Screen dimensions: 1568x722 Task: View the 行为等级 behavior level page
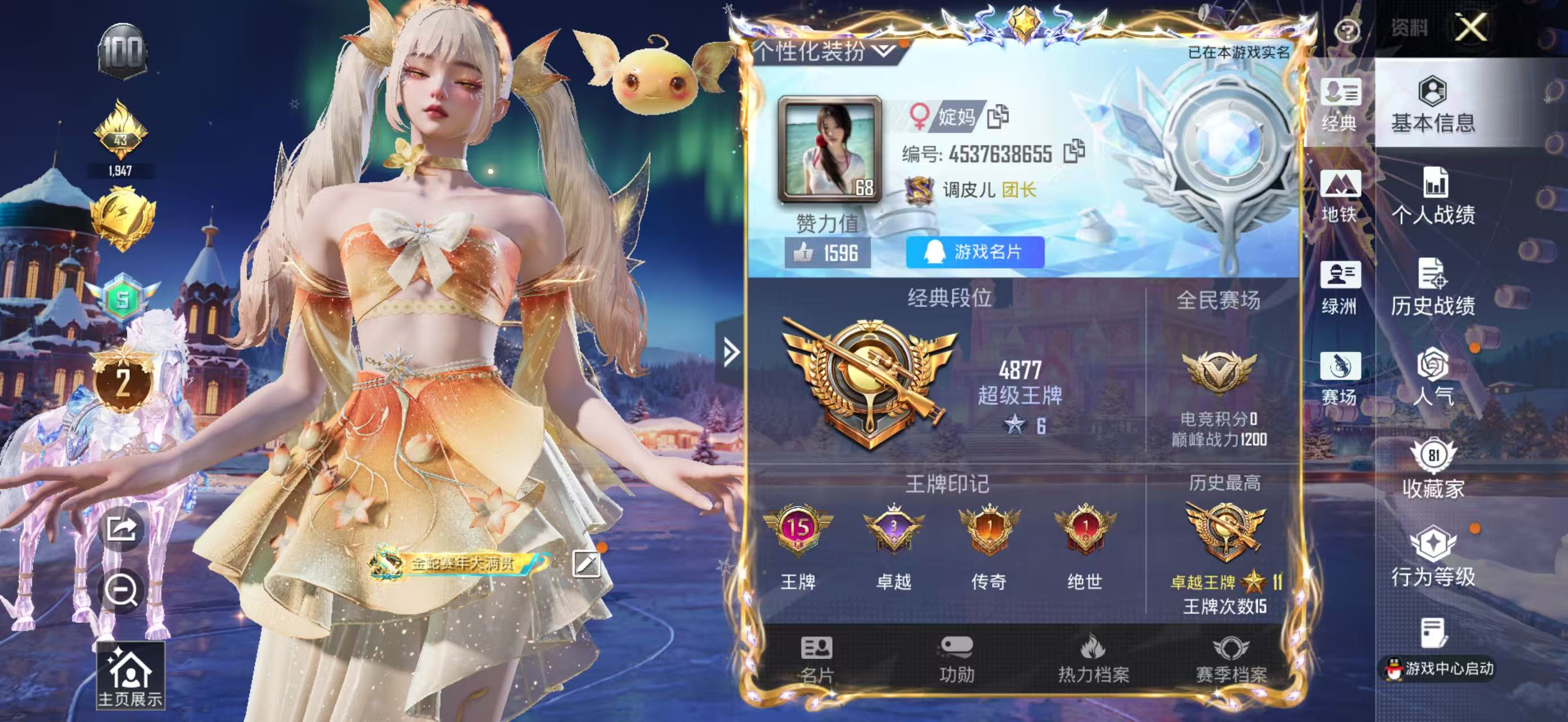(x=1433, y=557)
